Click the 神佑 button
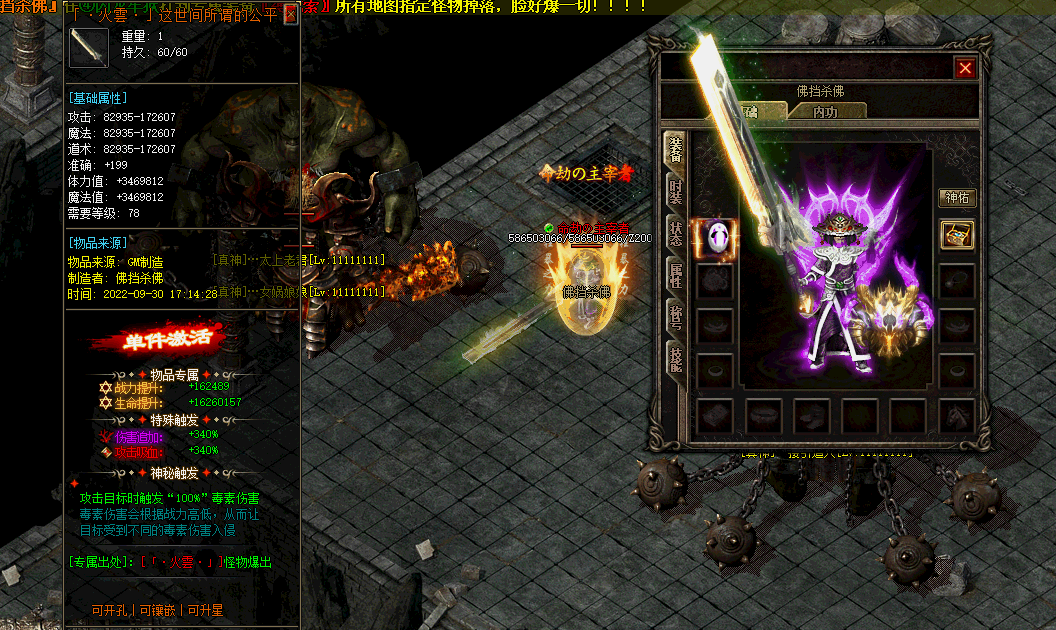The image size is (1056, 630). point(957,198)
